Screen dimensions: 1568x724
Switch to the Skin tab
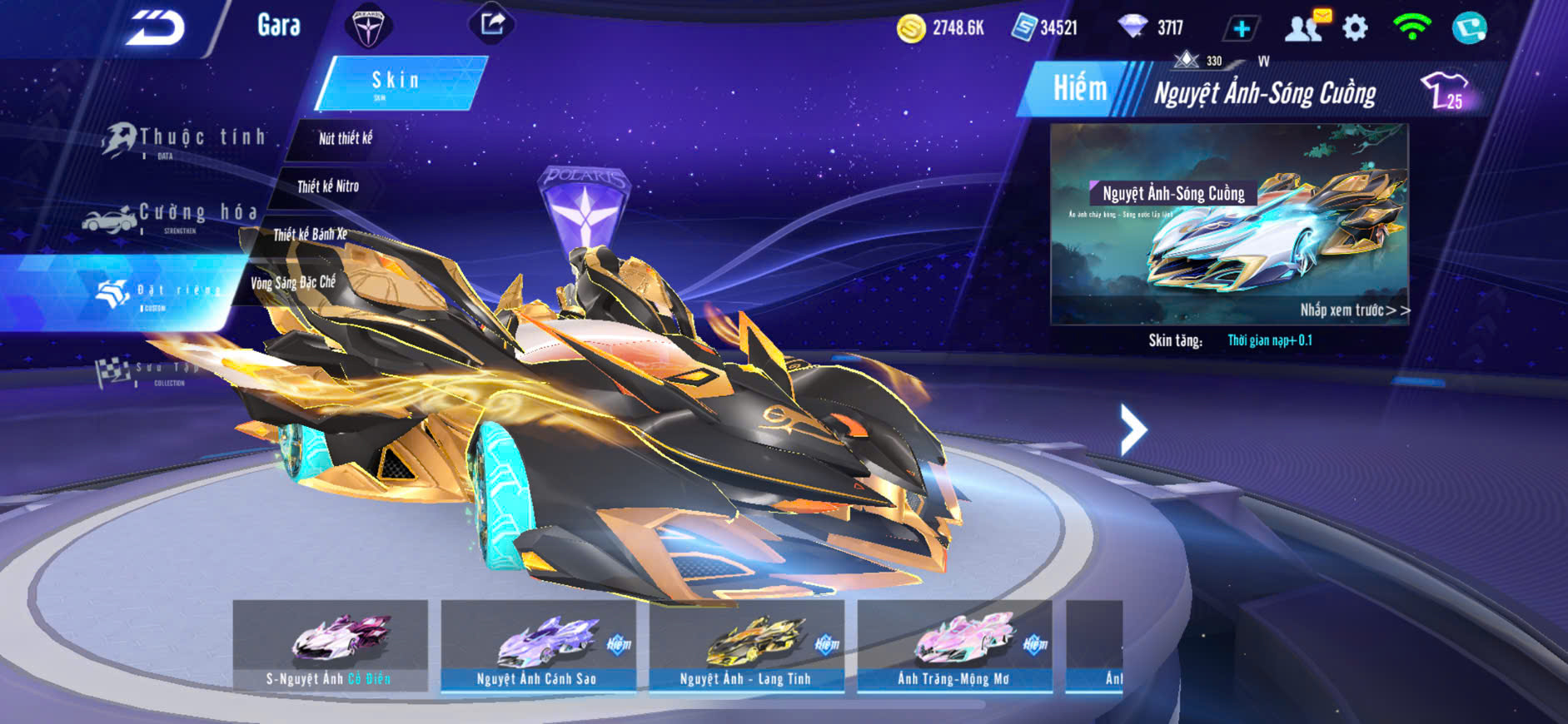pos(400,82)
